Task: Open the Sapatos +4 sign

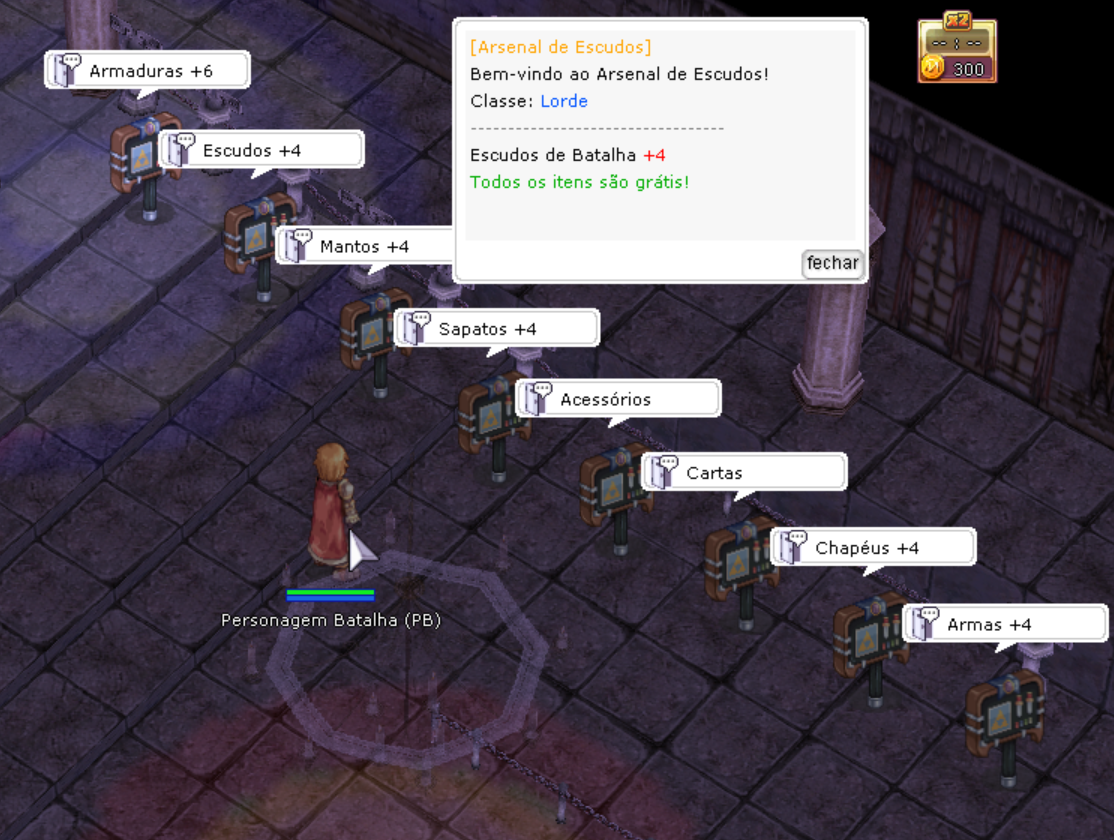Action: tap(497, 329)
